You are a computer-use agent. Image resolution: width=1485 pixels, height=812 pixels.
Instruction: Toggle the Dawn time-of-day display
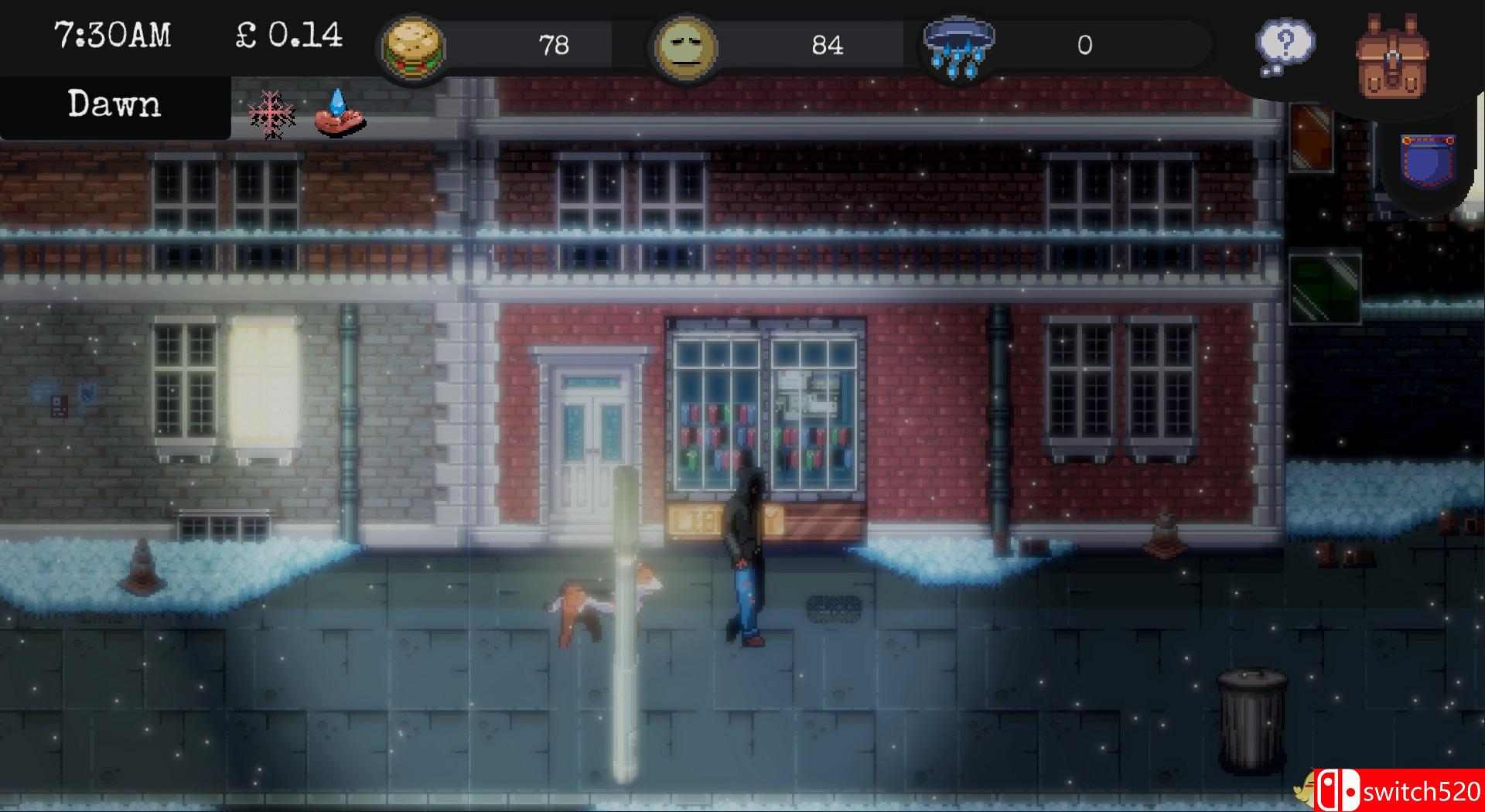pyautogui.click(x=114, y=104)
